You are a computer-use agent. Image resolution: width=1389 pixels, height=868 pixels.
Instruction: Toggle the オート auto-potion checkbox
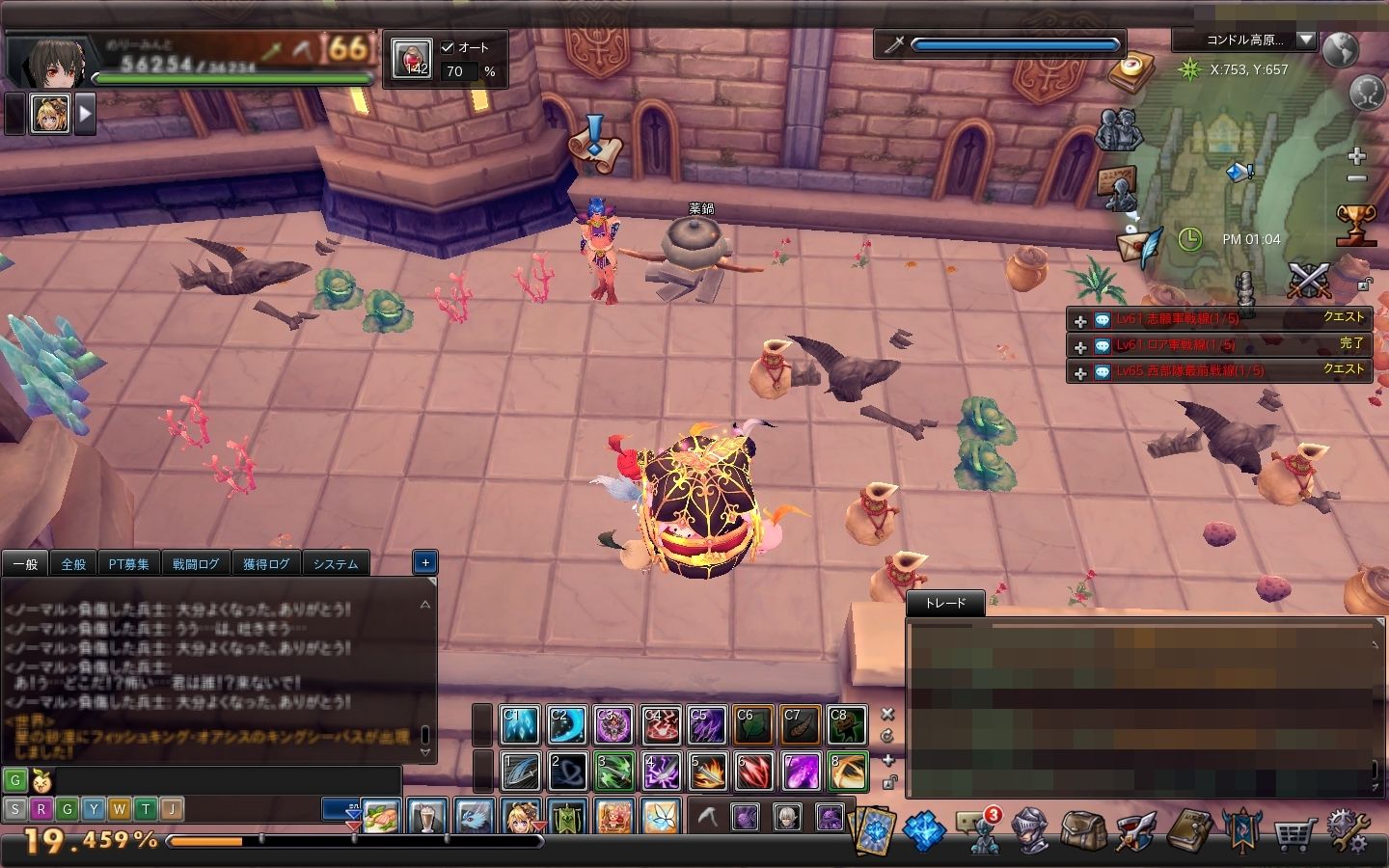pos(448,47)
